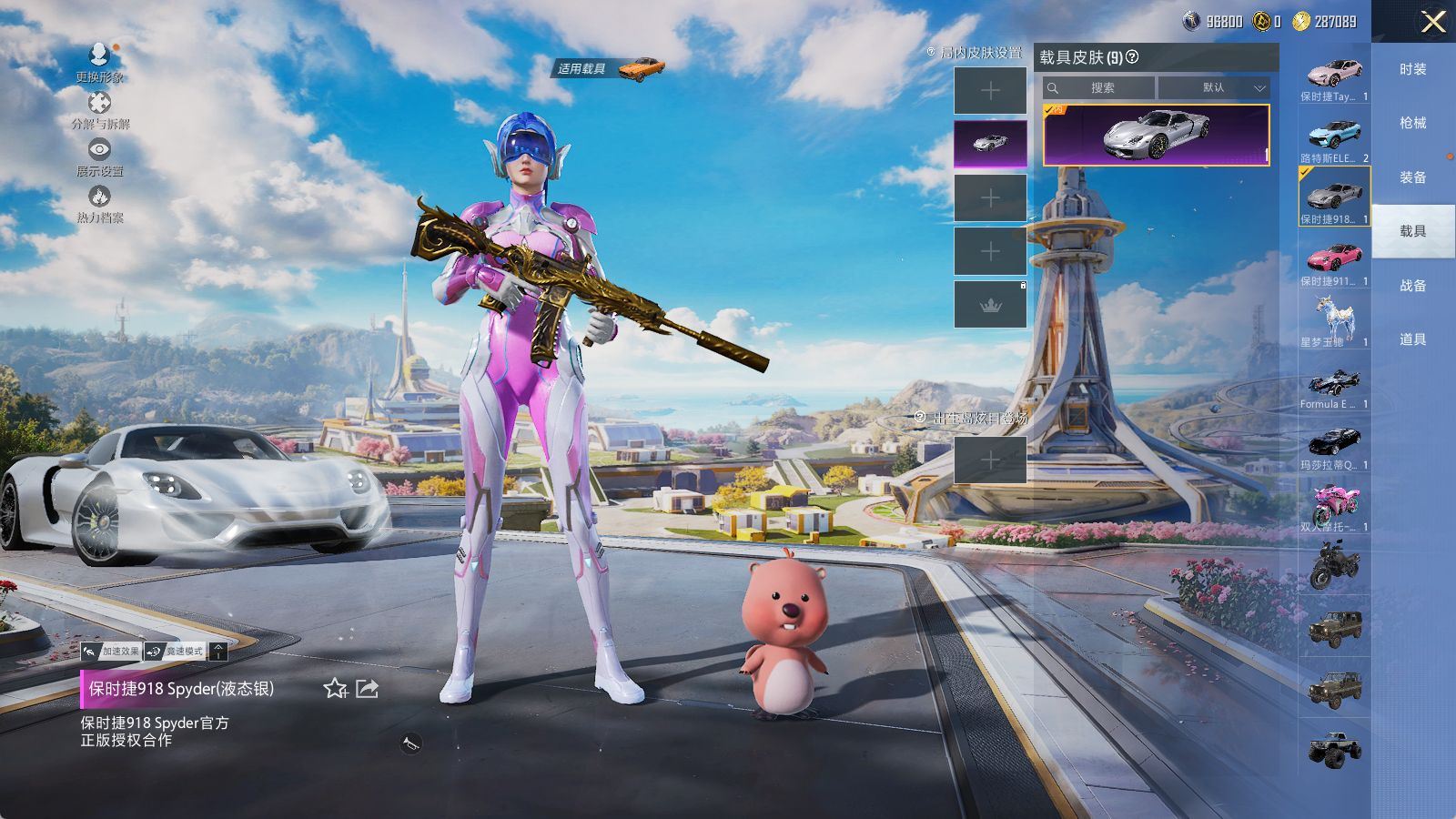Choose the Formula E race car thumbnail
1456x819 pixels.
(x=1334, y=383)
